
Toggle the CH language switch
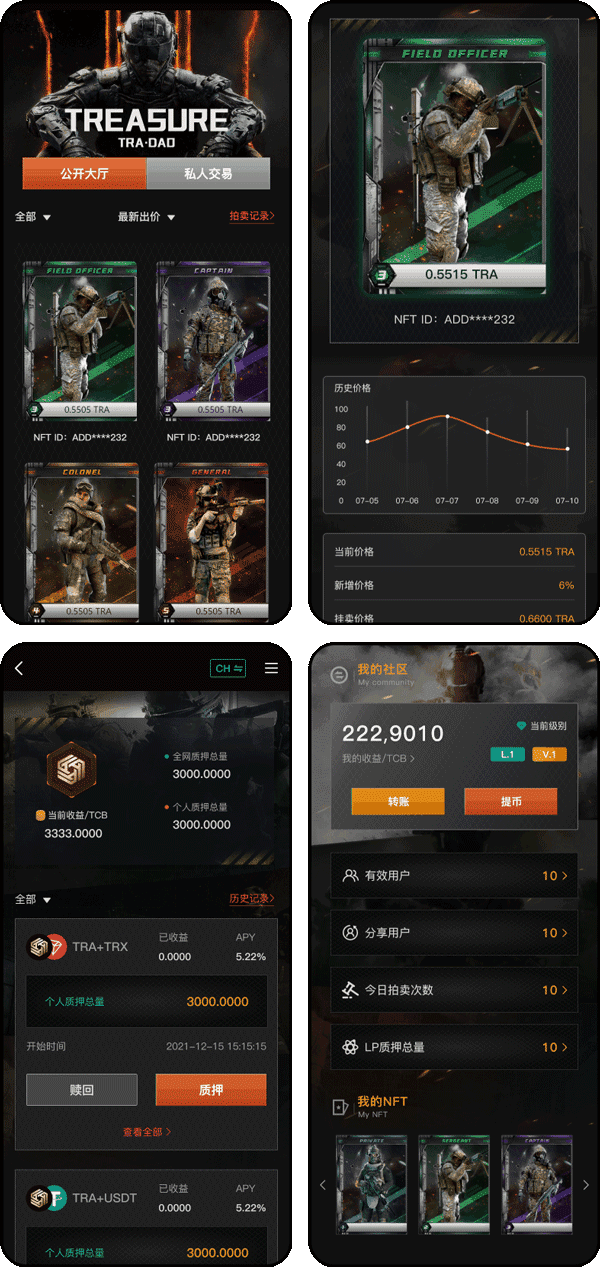[228, 668]
